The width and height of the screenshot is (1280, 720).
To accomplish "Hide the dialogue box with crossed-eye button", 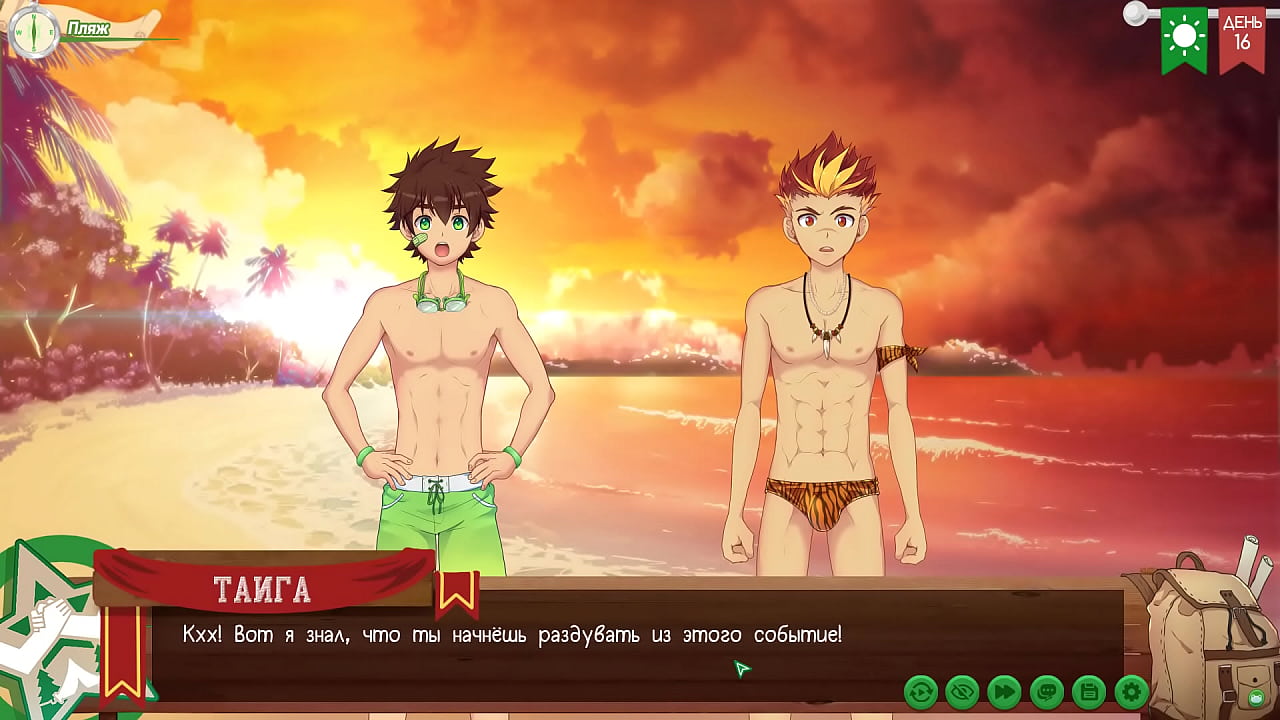I will coord(962,691).
